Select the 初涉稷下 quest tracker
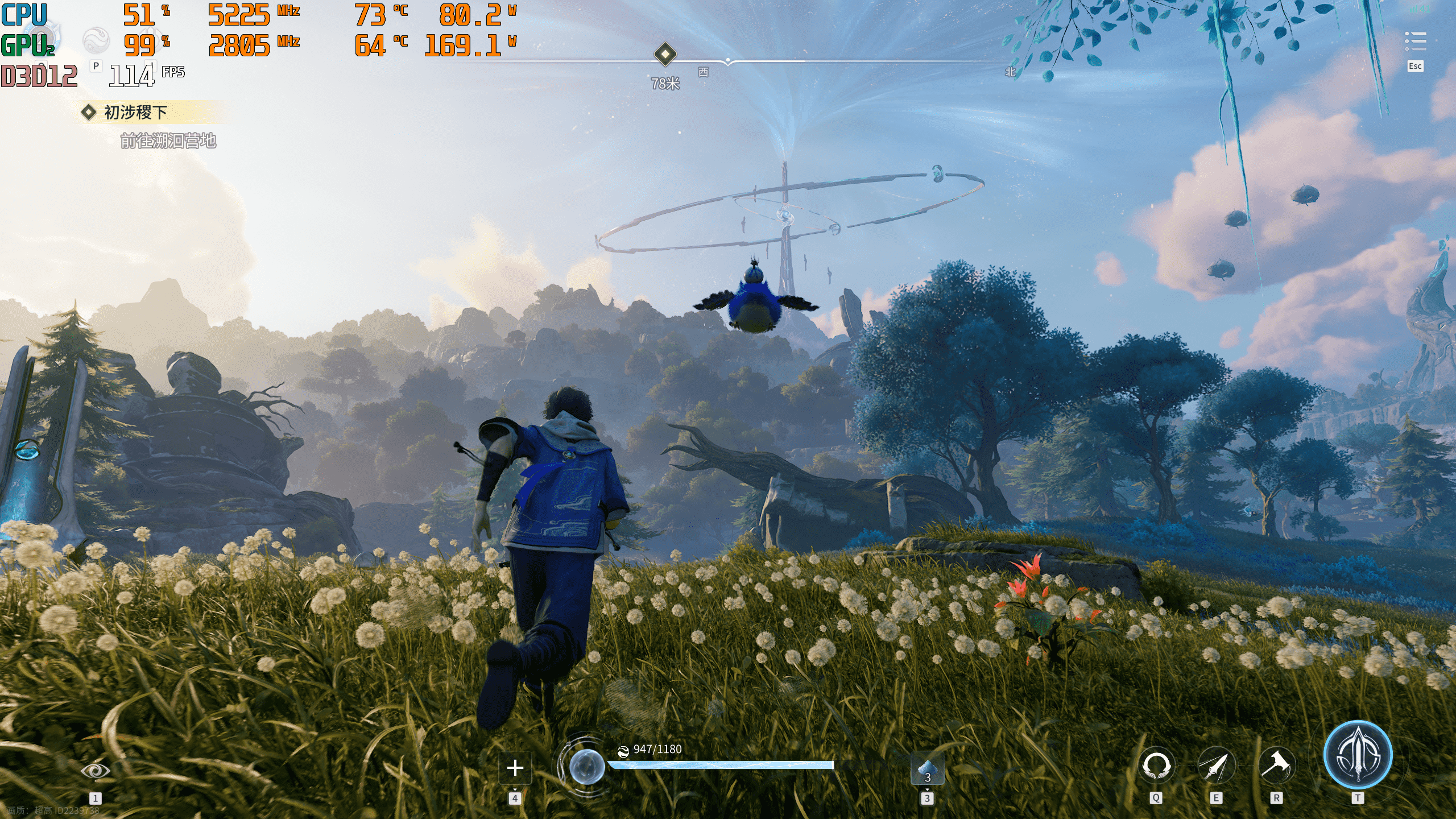This screenshot has width=1456, height=819. pyautogui.click(x=135, y=112)
